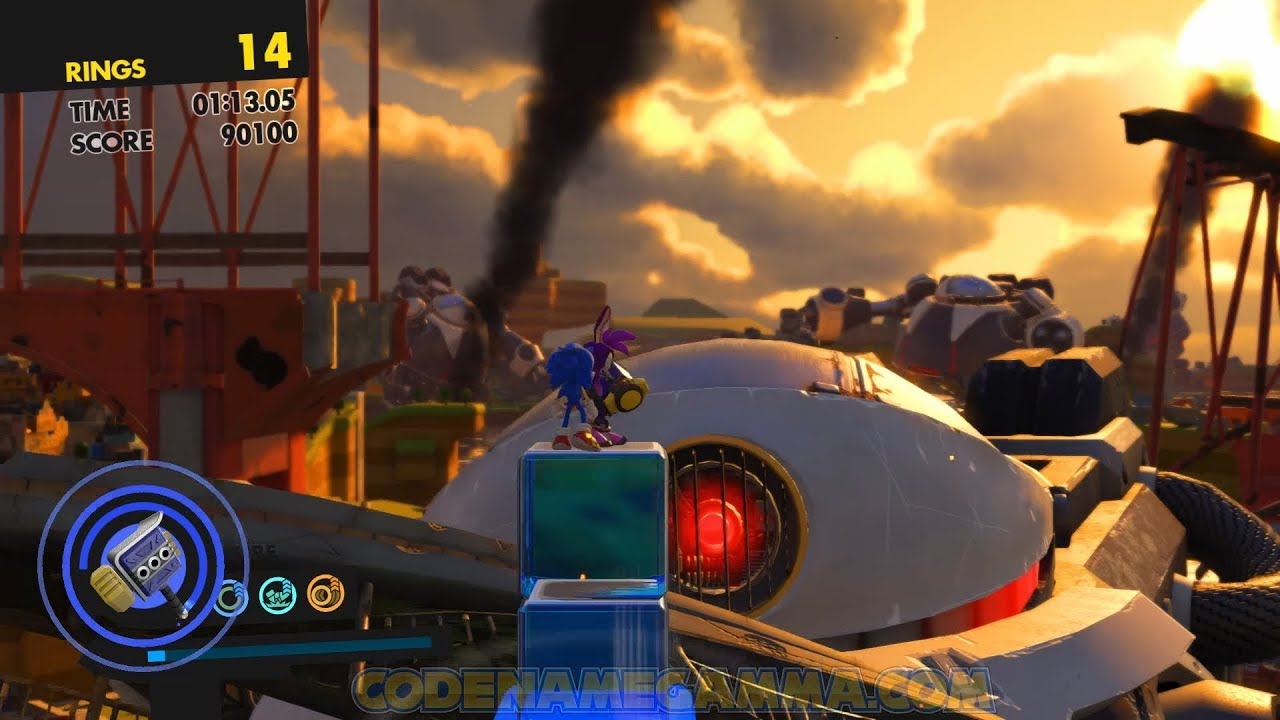1280x720 pixels.
Task: Select the orange ring-magnet skill icon
Action: click(325, 593)
